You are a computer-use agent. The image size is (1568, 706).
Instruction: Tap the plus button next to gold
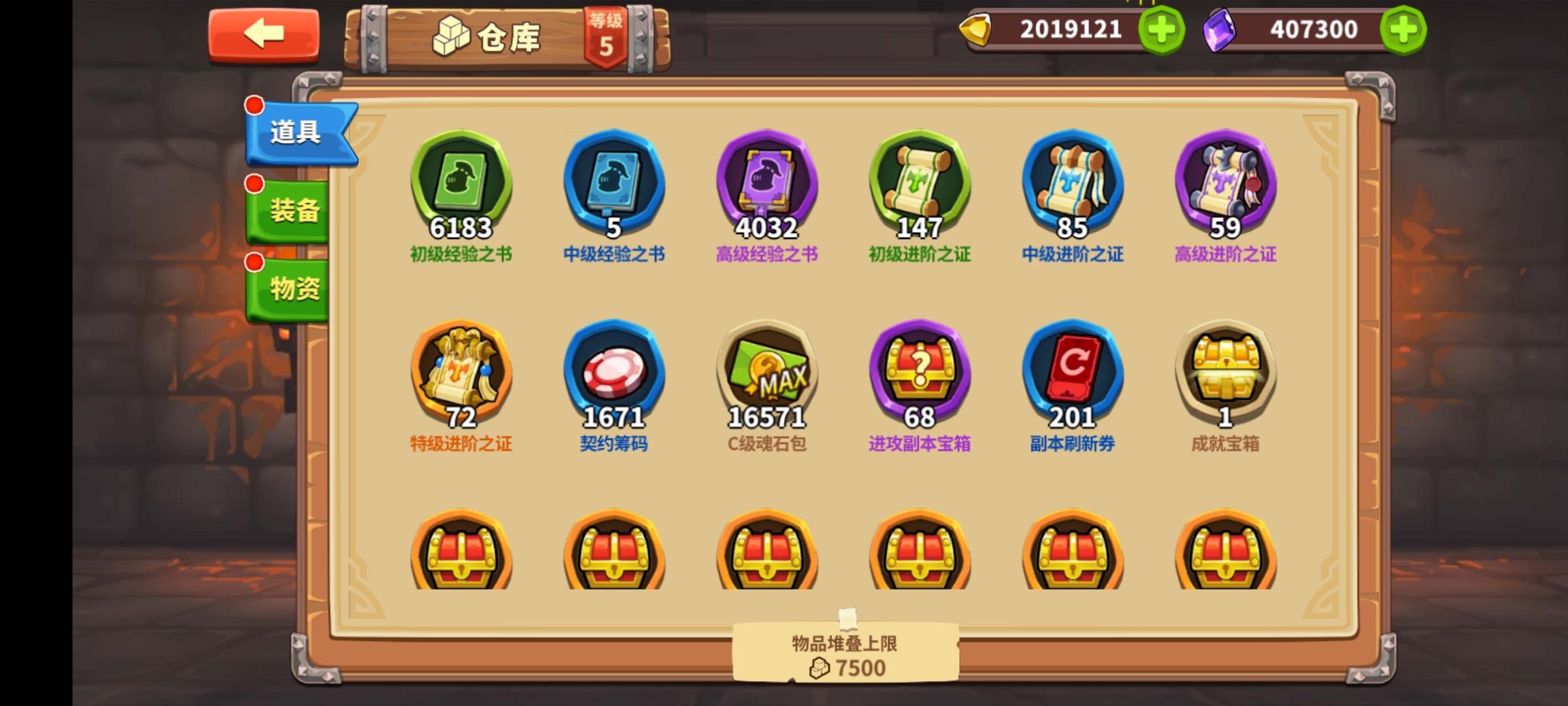point(1163,28)
